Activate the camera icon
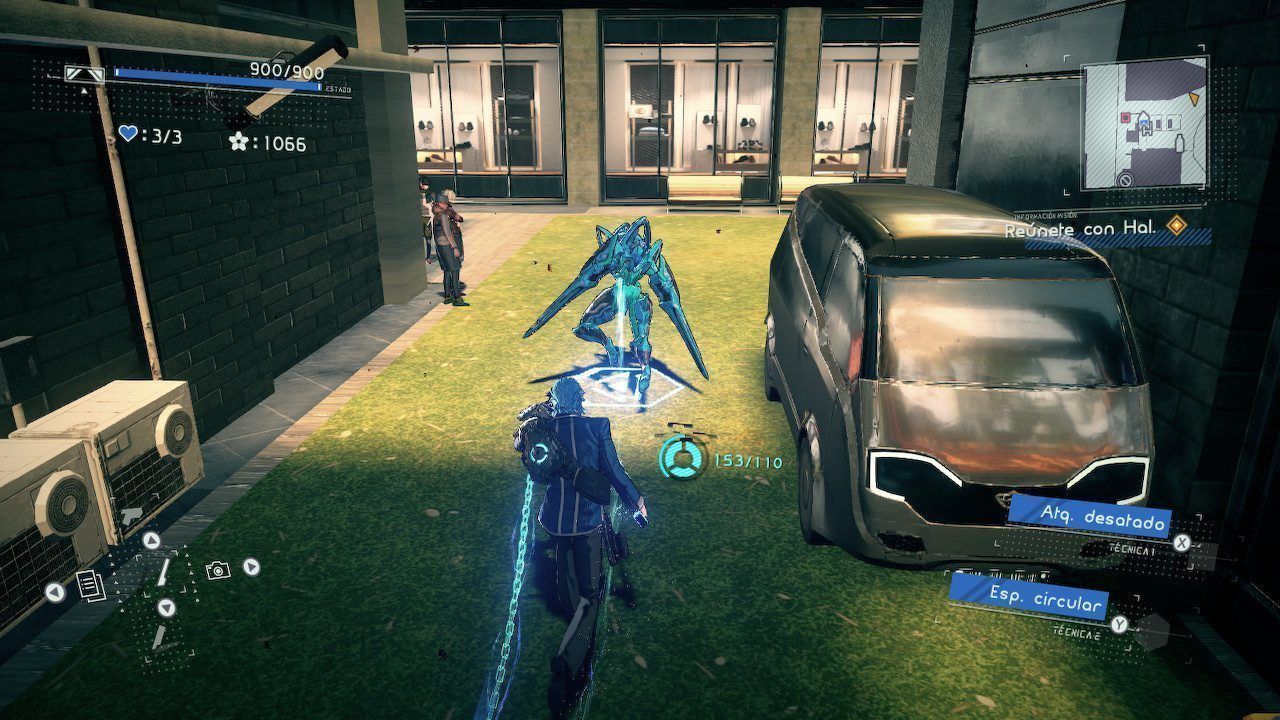This screenshot has width=1280, height=720. pos(218,570)
